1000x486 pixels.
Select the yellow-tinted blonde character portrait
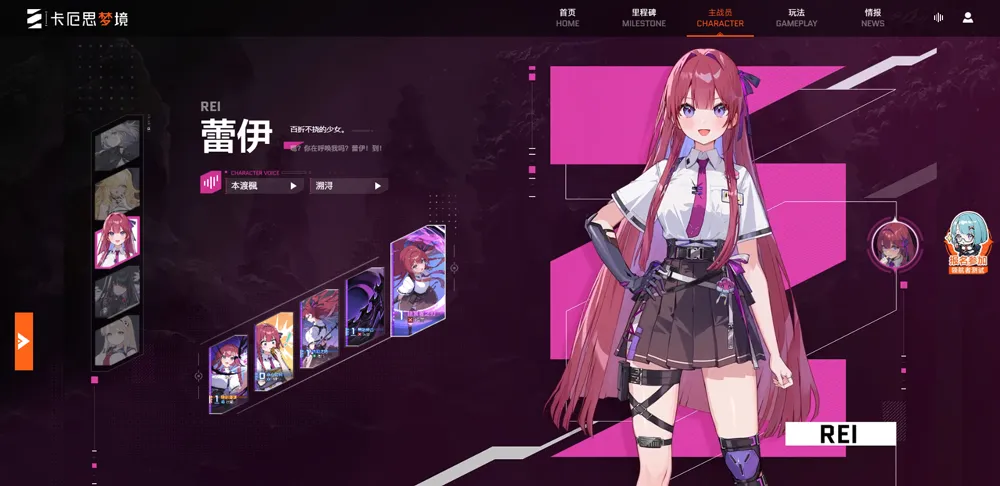pyautogui.click(x=117, y=194)
